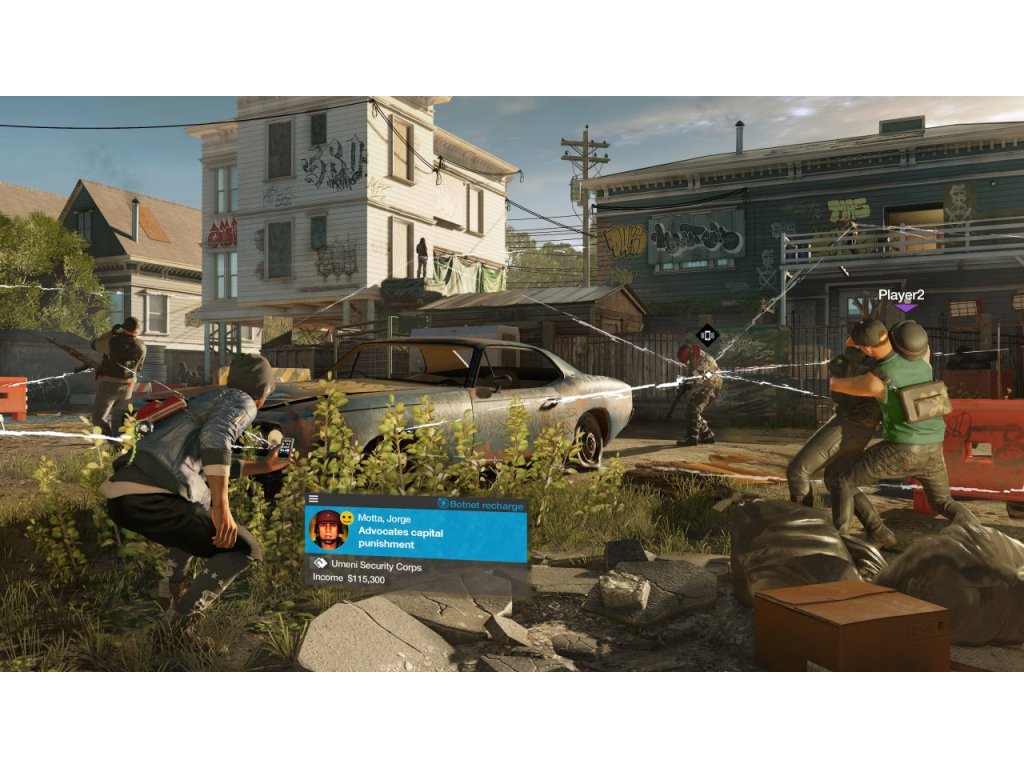Screen dimensions: 1024x768
Task: Click the Player2 co-op name marker
Action: pos(900,296)
